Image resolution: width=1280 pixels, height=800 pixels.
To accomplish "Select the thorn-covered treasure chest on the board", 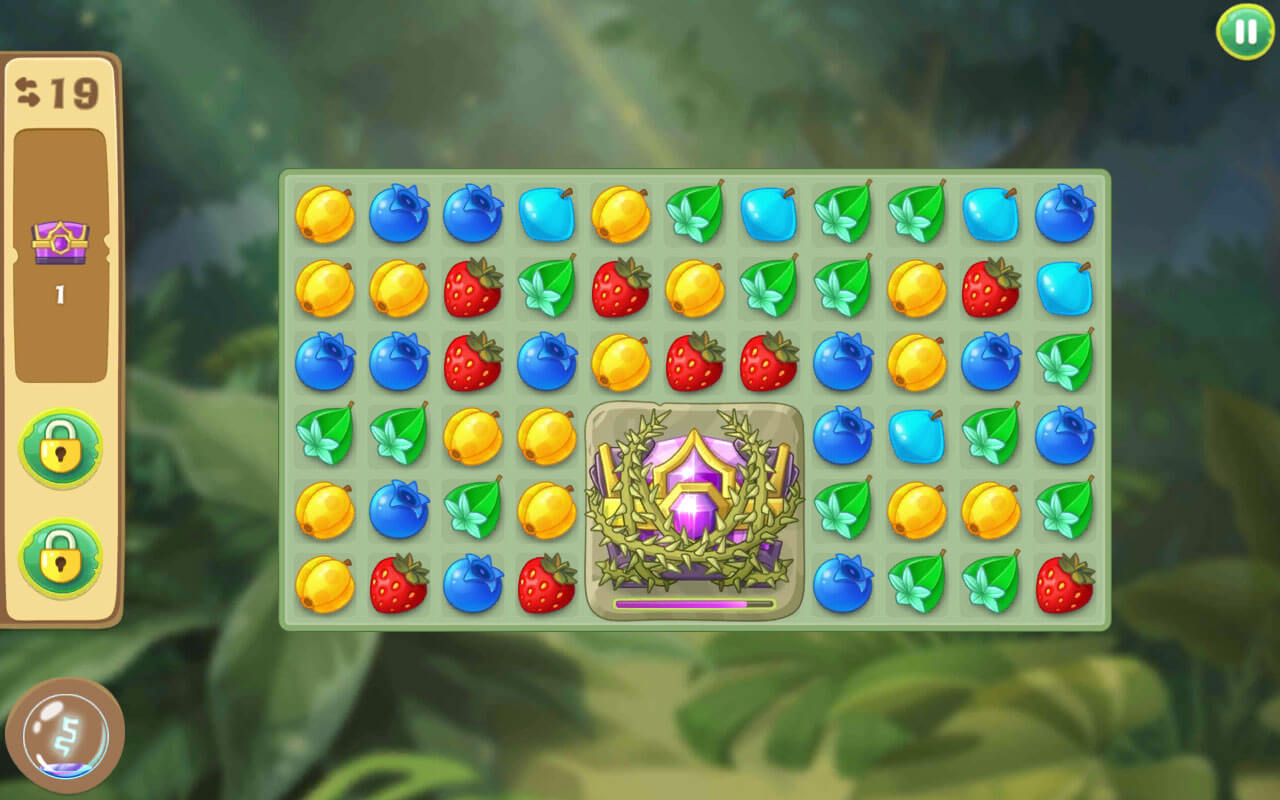I will tap(694, 510).
